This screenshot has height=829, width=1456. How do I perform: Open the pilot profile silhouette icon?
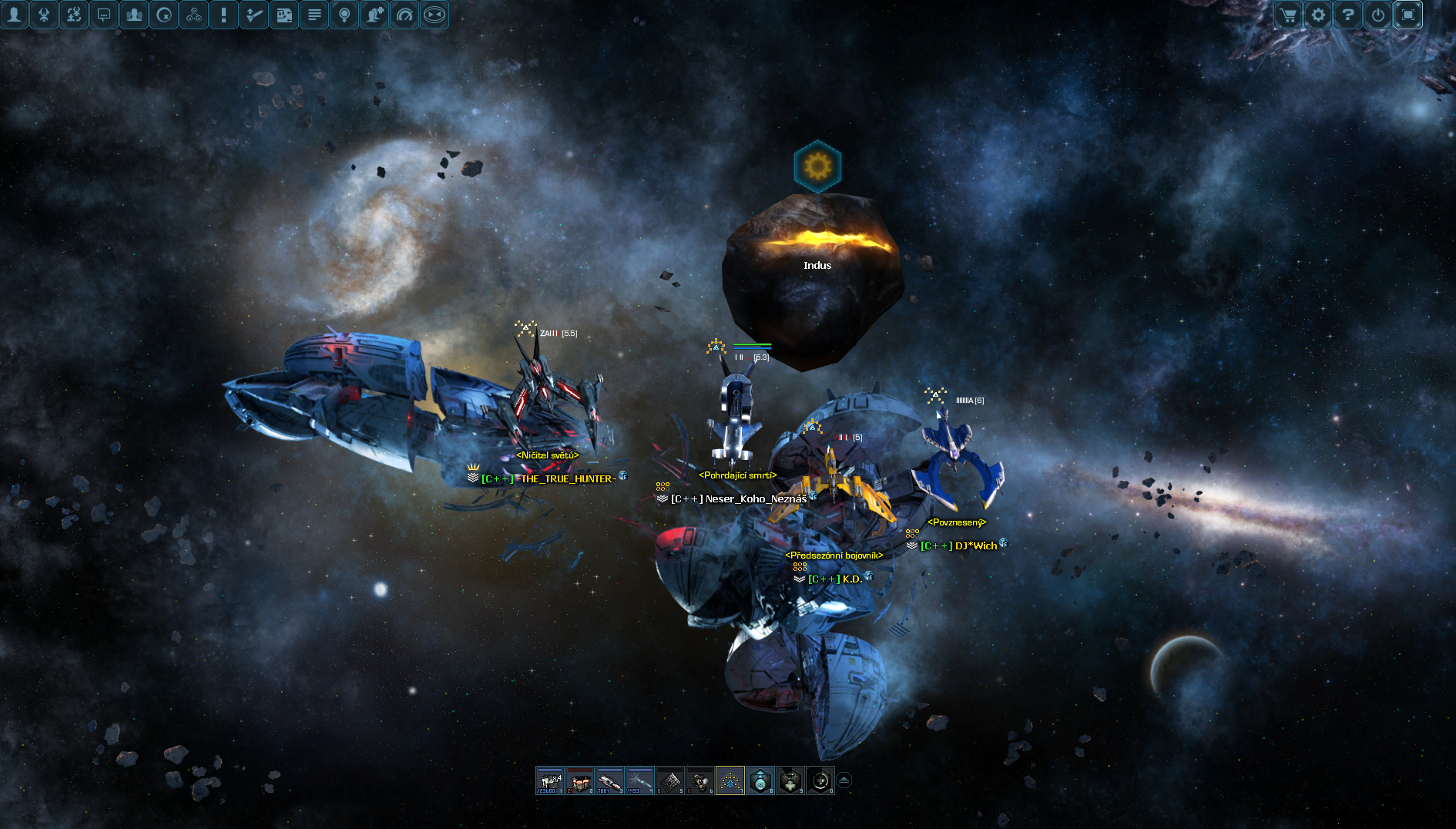pyautogui.click(x=14, y=15)
